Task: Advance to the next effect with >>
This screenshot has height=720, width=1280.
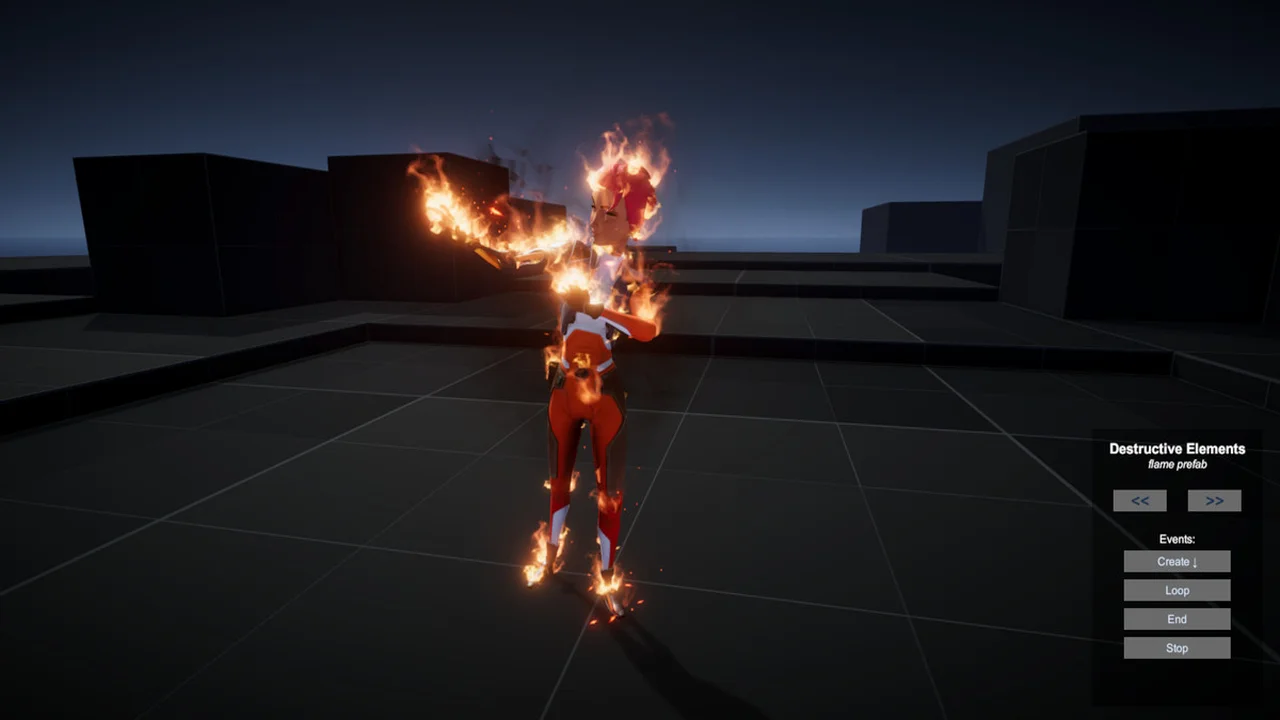Action: [1214, 501]
